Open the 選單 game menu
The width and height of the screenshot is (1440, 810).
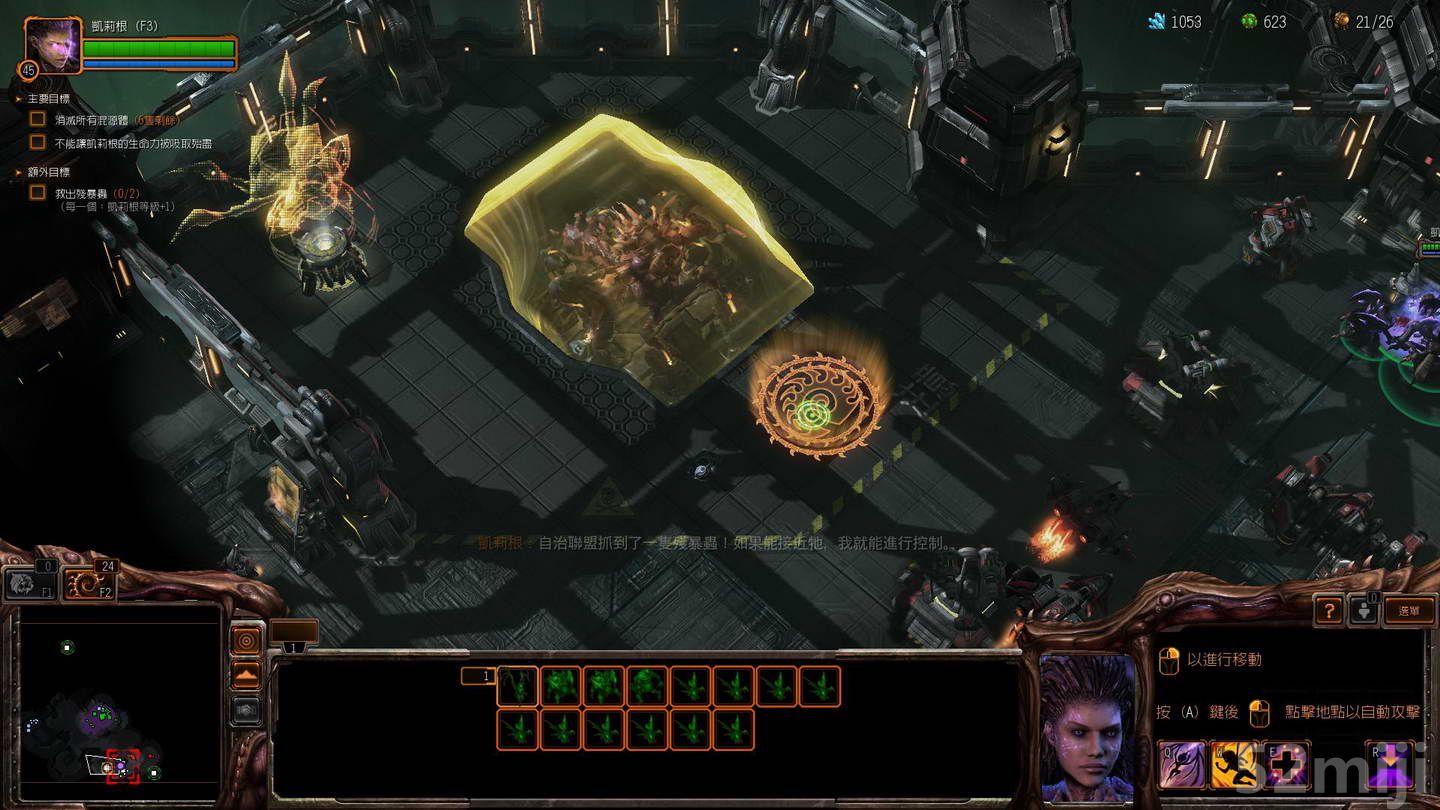1410,610
